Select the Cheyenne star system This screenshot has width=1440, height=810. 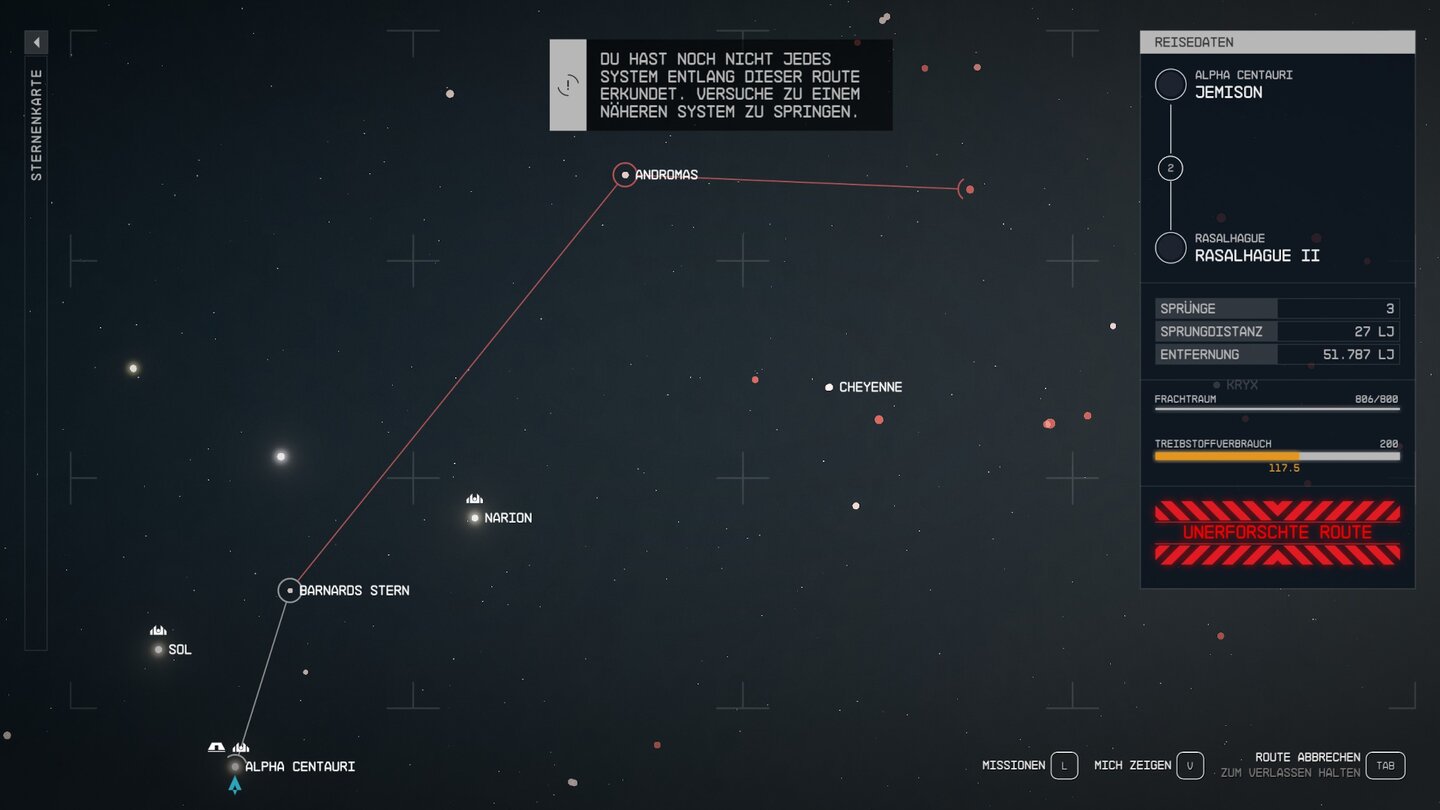[829, 387]
